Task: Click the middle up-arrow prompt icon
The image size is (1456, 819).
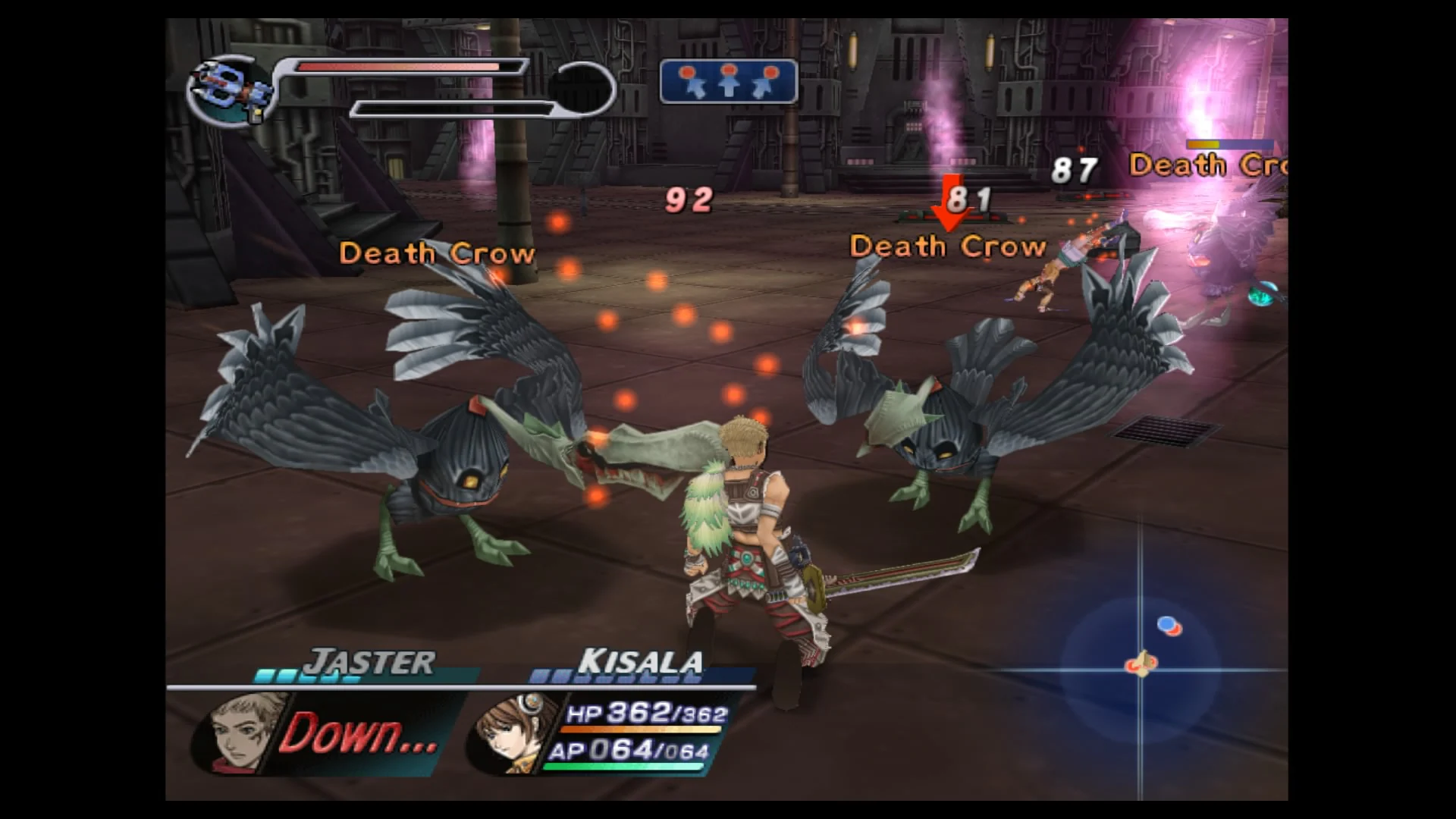Action: pyautogui.click(x=729, y=80)
